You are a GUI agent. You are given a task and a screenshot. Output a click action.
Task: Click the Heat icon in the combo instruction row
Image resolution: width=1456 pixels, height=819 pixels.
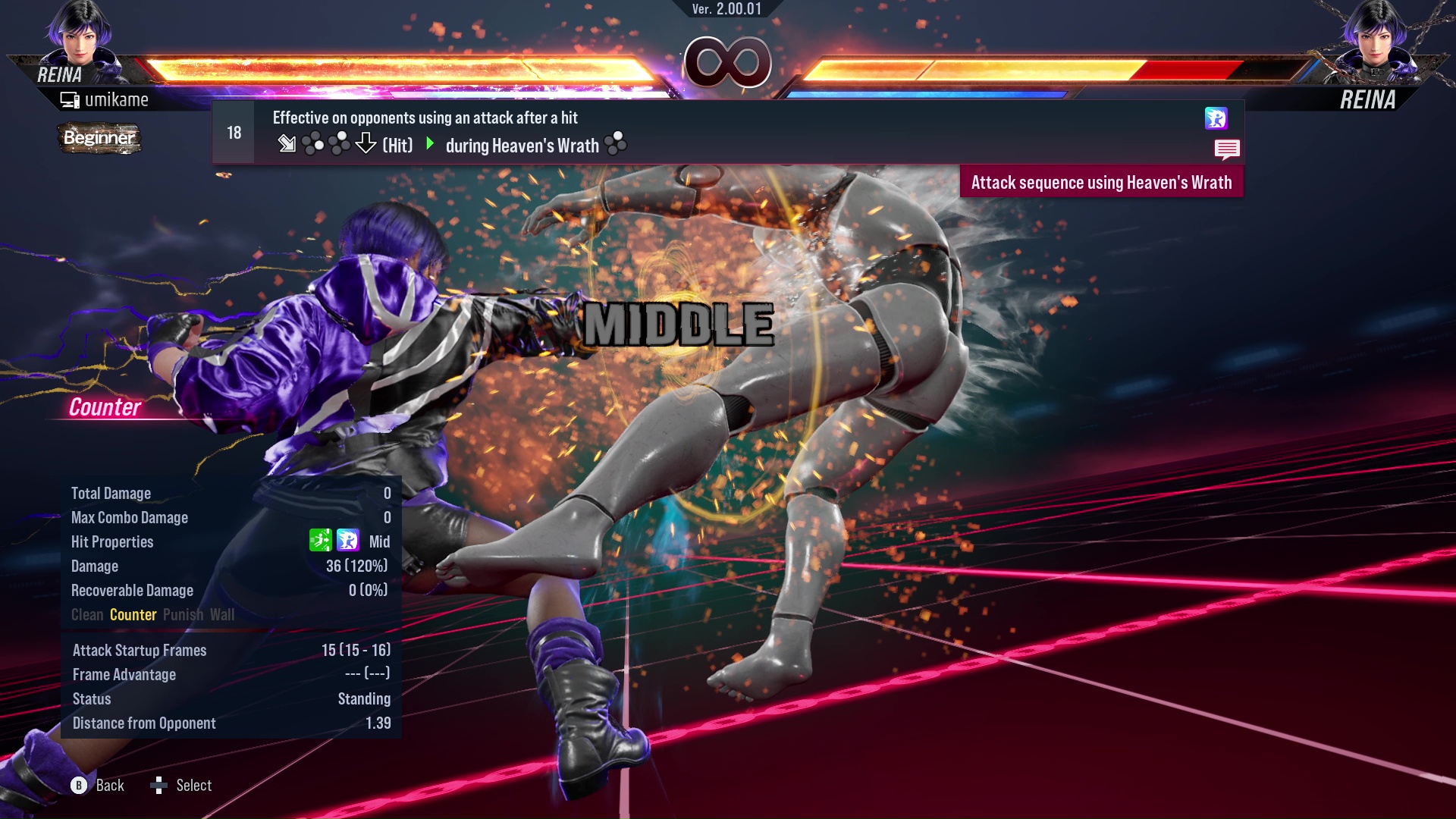click(1217, 119)
